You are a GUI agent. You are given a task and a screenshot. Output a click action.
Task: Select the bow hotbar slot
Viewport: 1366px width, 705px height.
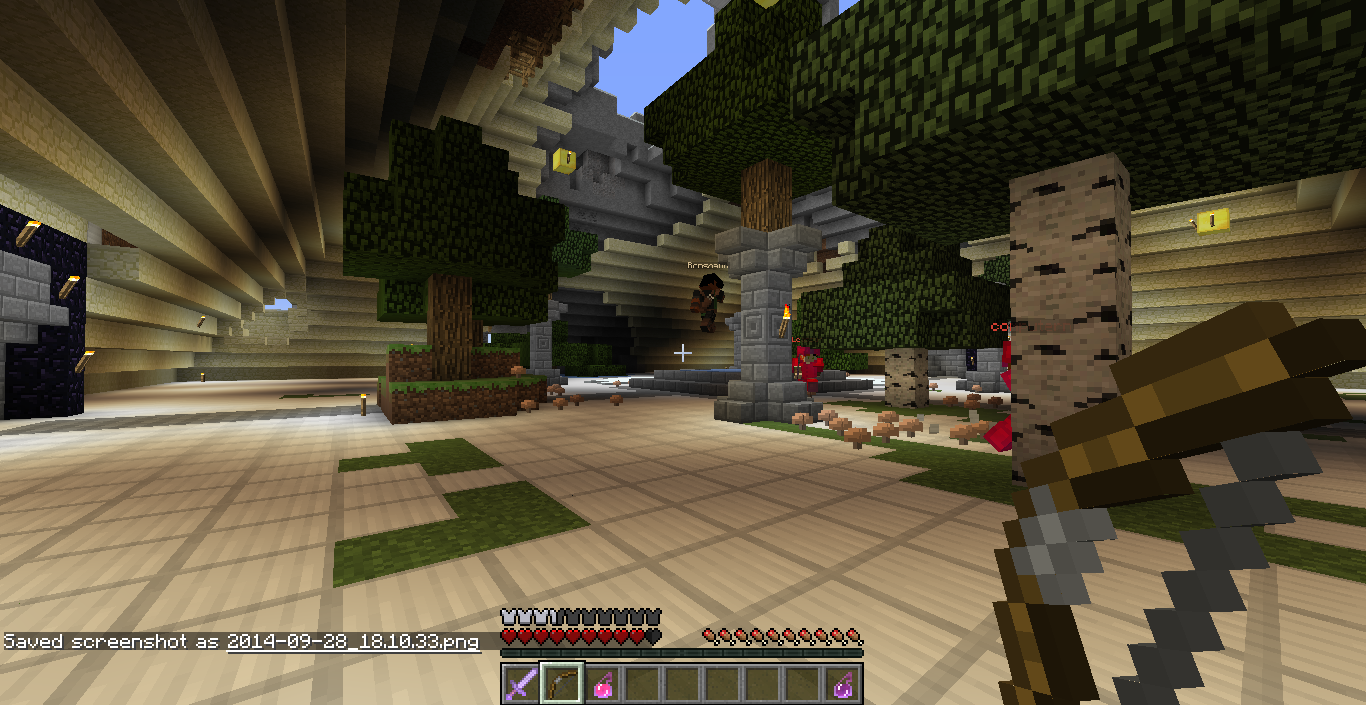coord(561,684)
